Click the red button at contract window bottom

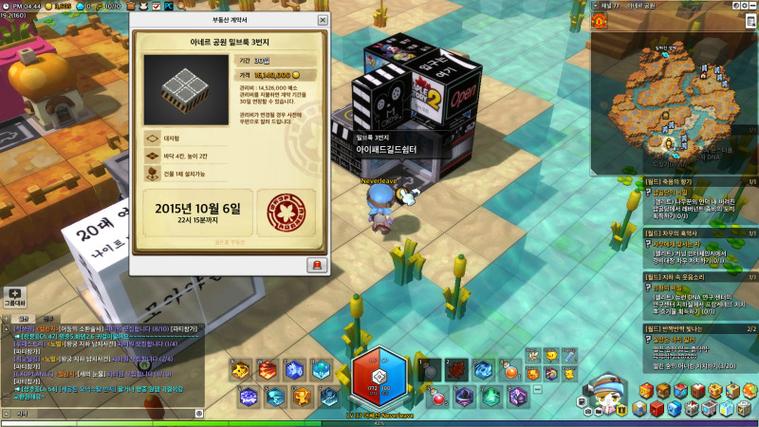[x=317, y=265]
